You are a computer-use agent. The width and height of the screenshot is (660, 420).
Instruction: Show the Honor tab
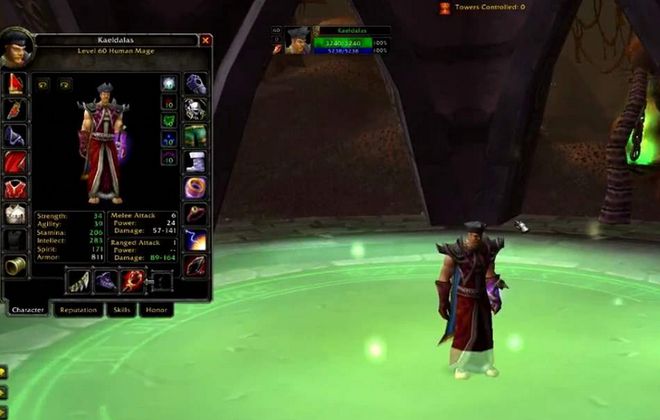tap(157, 310)
